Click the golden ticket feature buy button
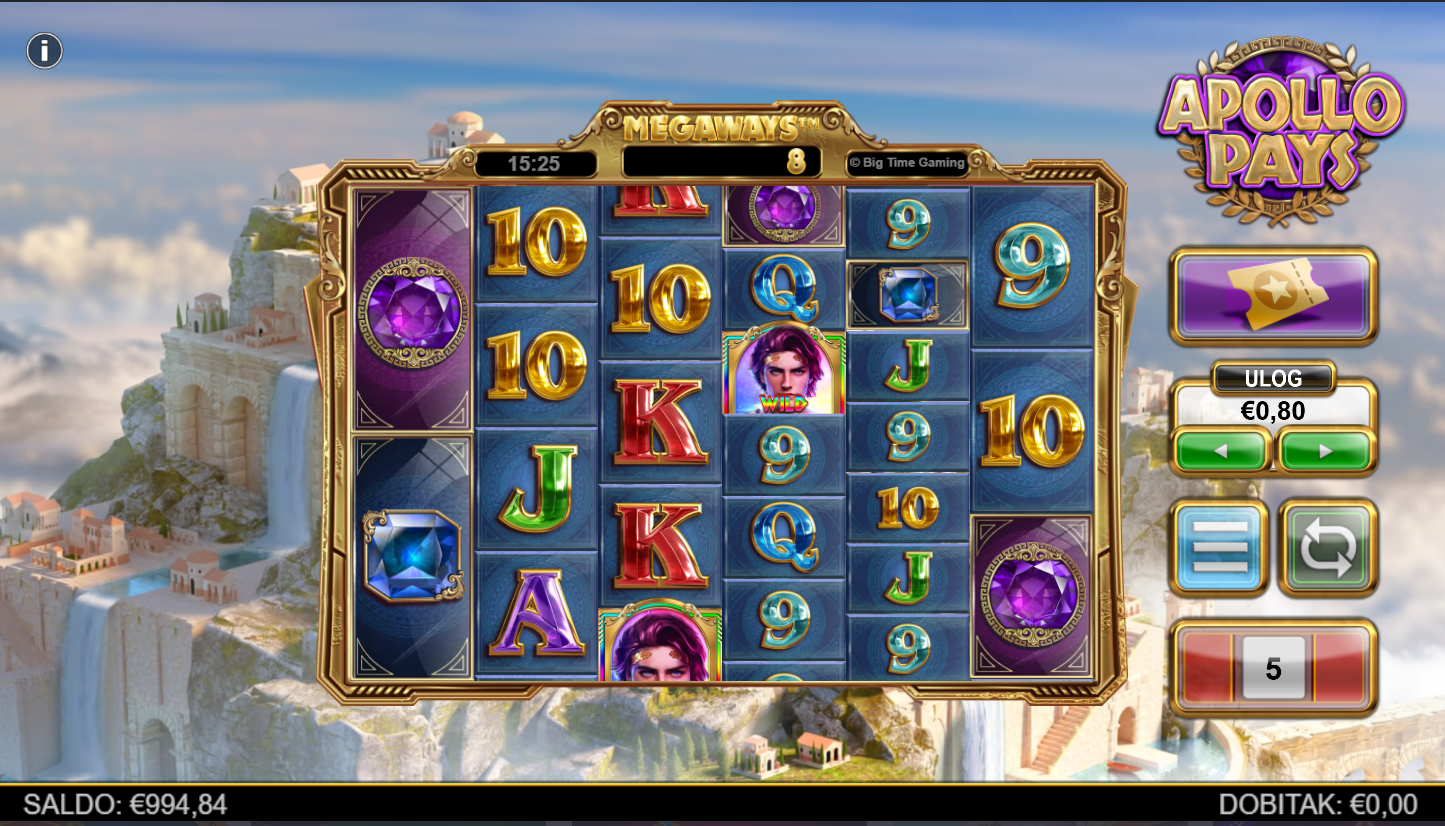The image size is (1445, 826). coord(1273,296)
